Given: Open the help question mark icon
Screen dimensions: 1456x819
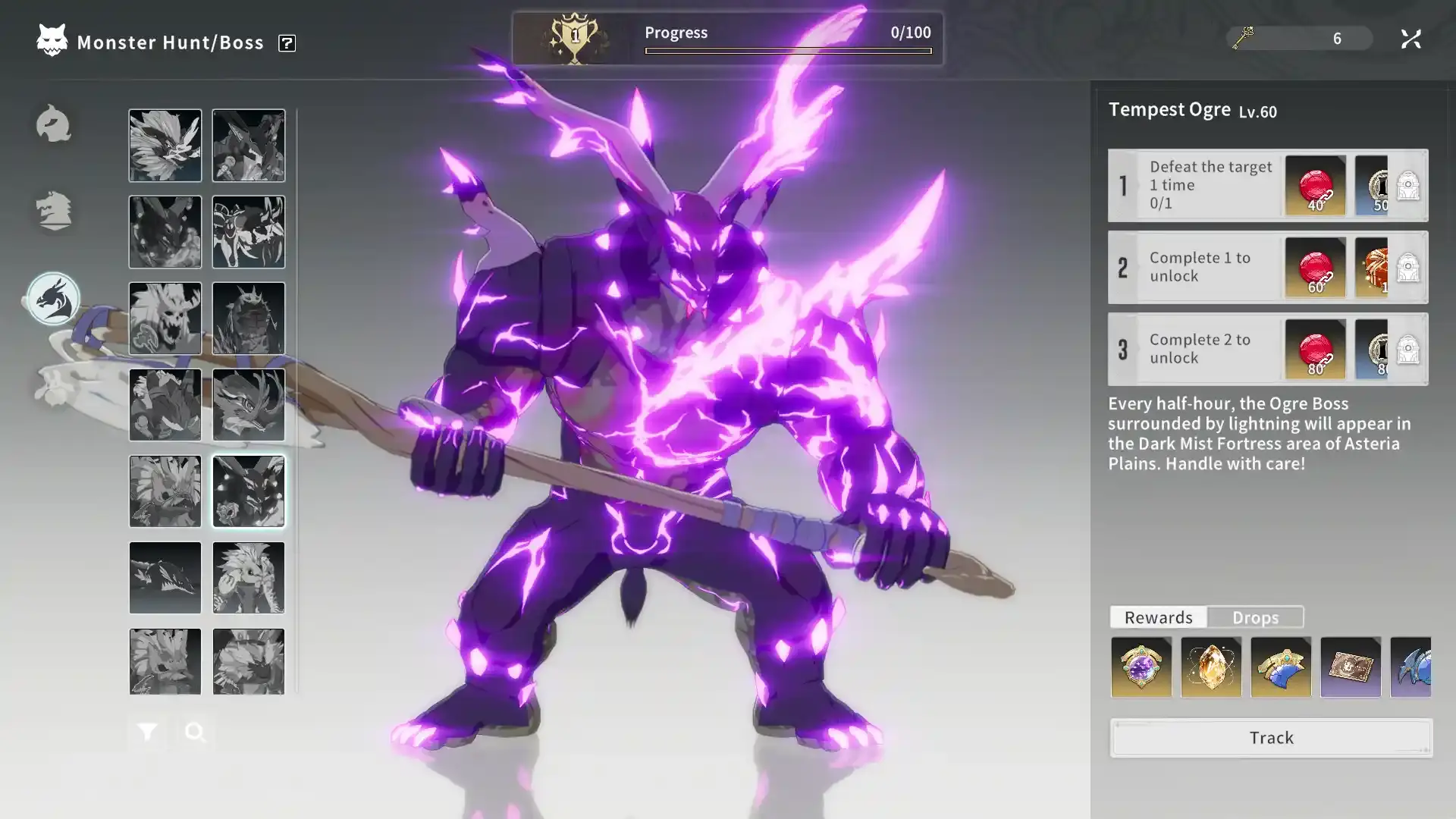Looking at the screenshot, I should 287,43.
